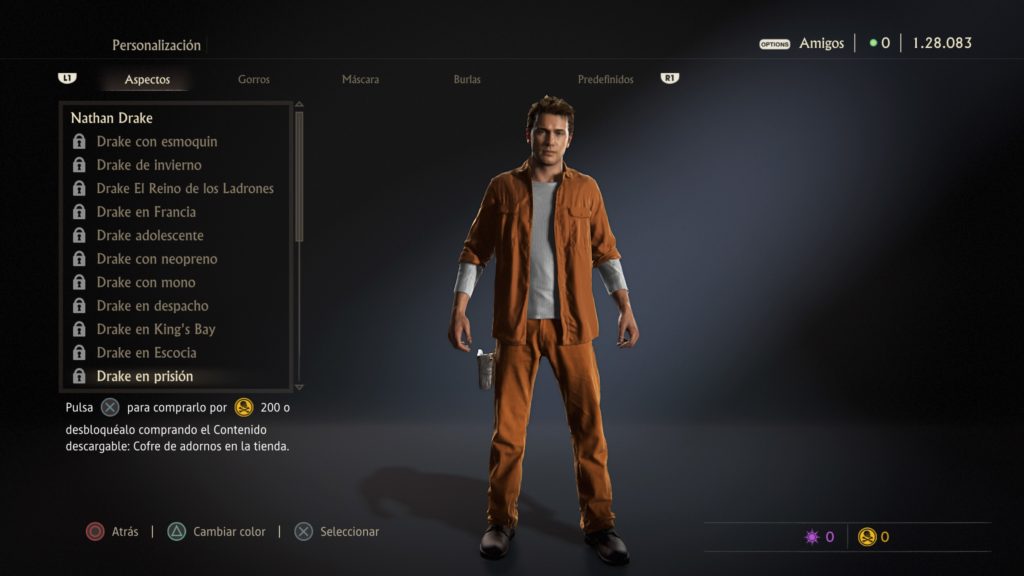
Task: Click the Seleccionar button
Action: point(337,532)
